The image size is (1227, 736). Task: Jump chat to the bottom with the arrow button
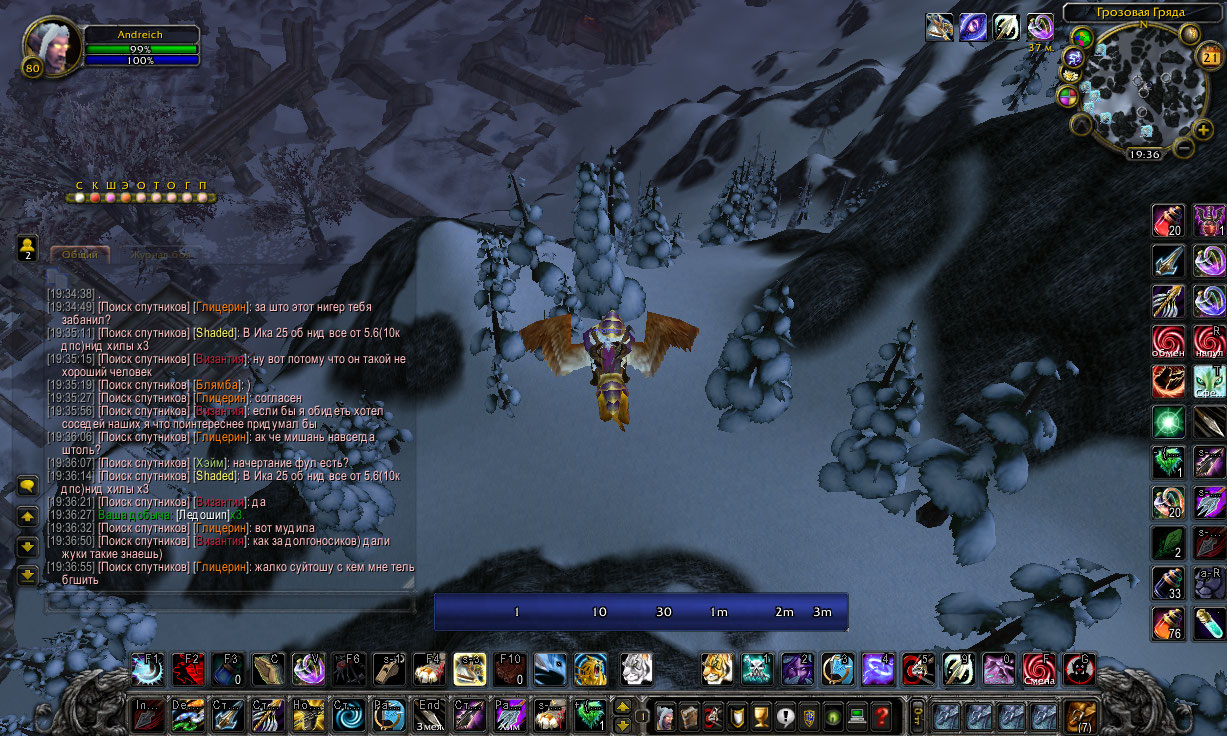coord(28,575)
